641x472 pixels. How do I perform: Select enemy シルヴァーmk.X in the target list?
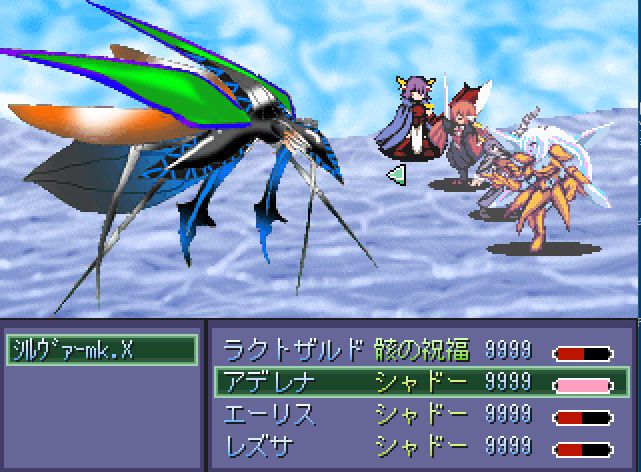101,350
